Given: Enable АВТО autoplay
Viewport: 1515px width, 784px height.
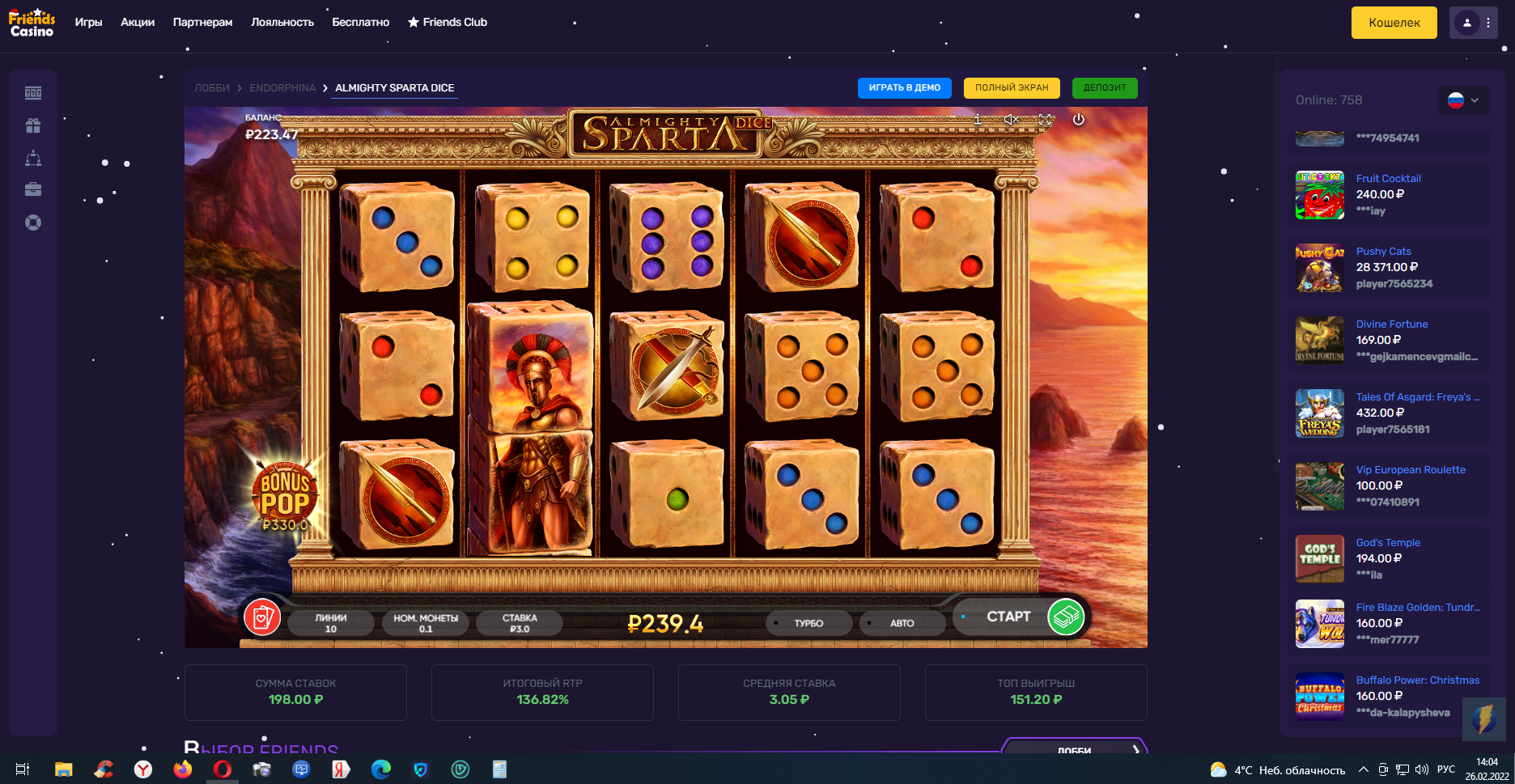Looking at the screenshot, I should coord(902,623).
